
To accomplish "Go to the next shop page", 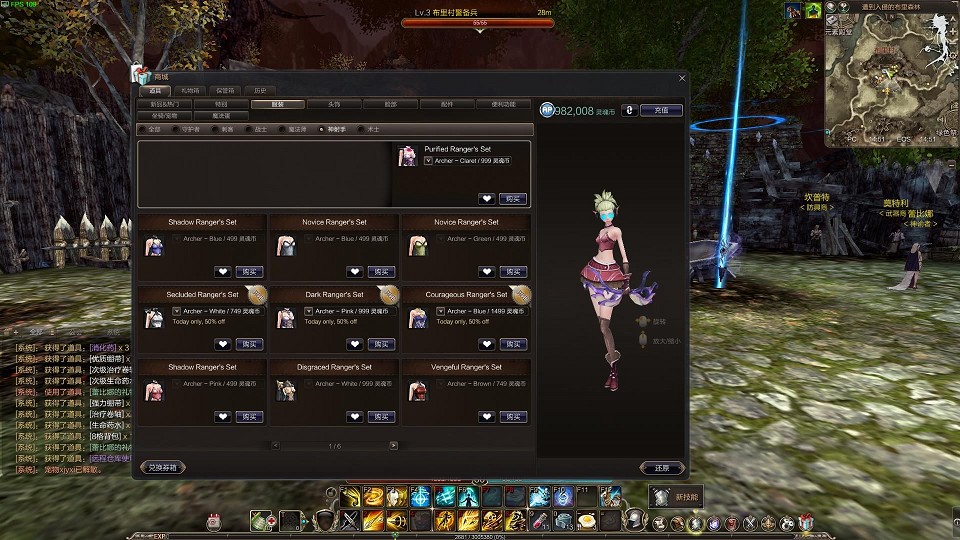I will click(x=393, y=445).
